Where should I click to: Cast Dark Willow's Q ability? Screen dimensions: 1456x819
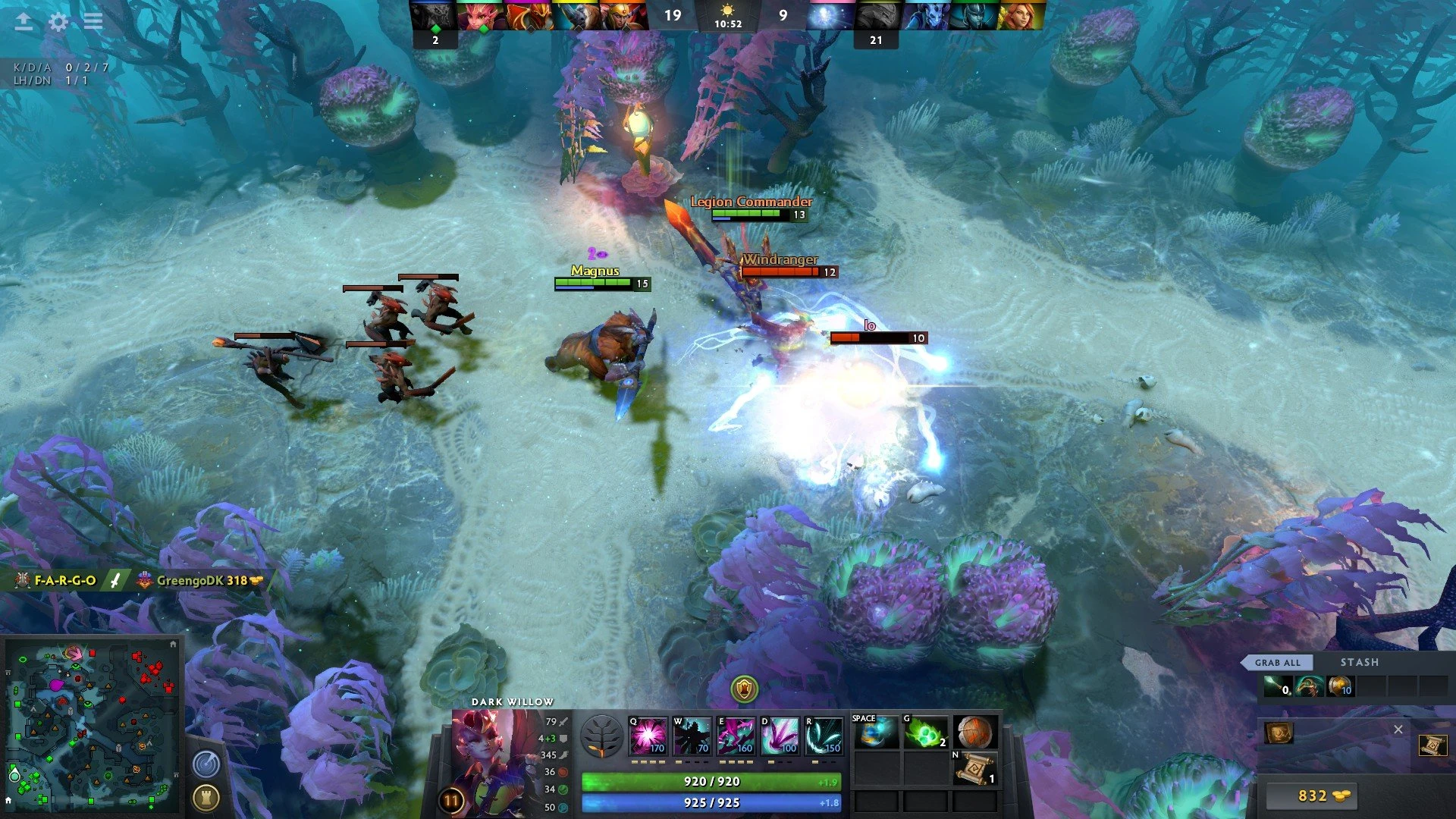pyautogui.click(x=648, y=736)
